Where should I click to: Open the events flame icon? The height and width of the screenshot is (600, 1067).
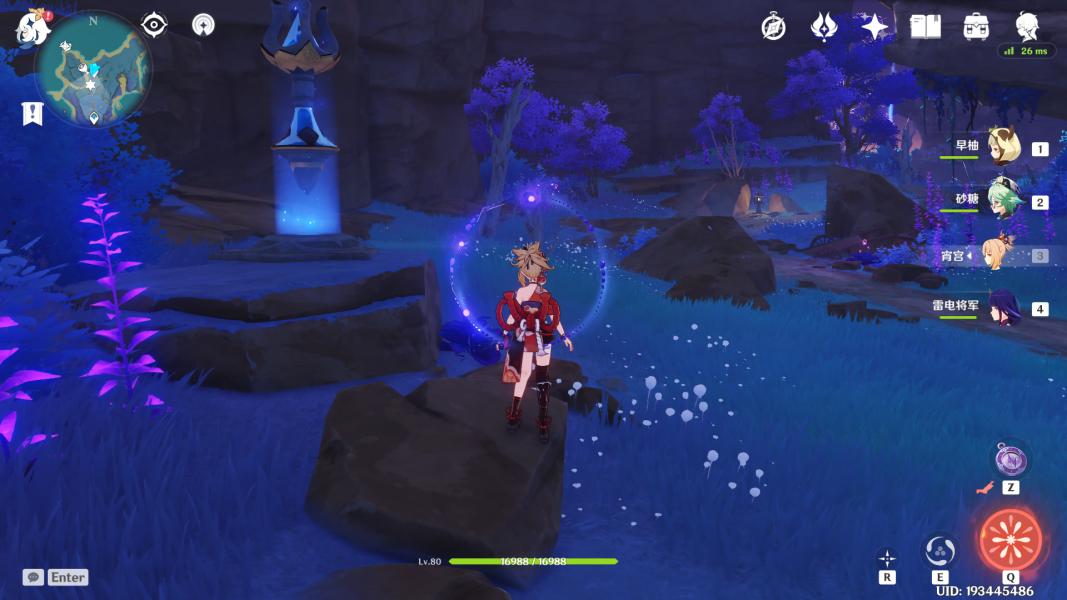click(823, 27)
